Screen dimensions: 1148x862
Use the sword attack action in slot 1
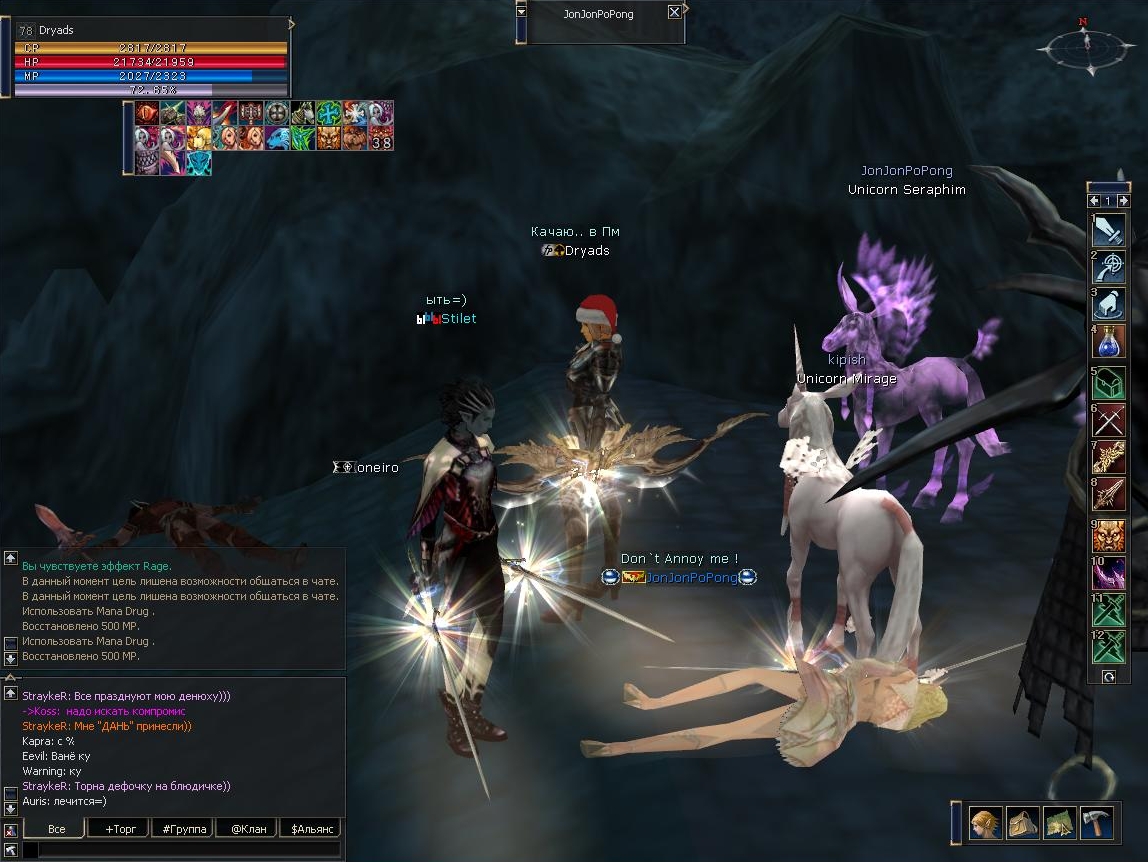1109,231
